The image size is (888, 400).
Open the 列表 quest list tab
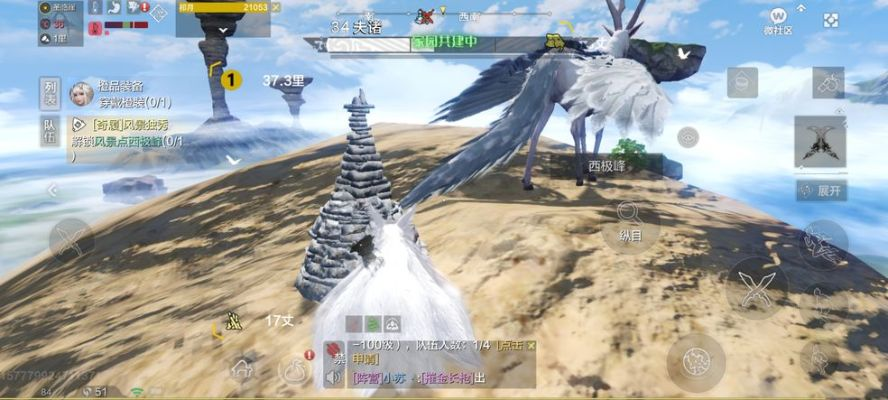(50, 92)
